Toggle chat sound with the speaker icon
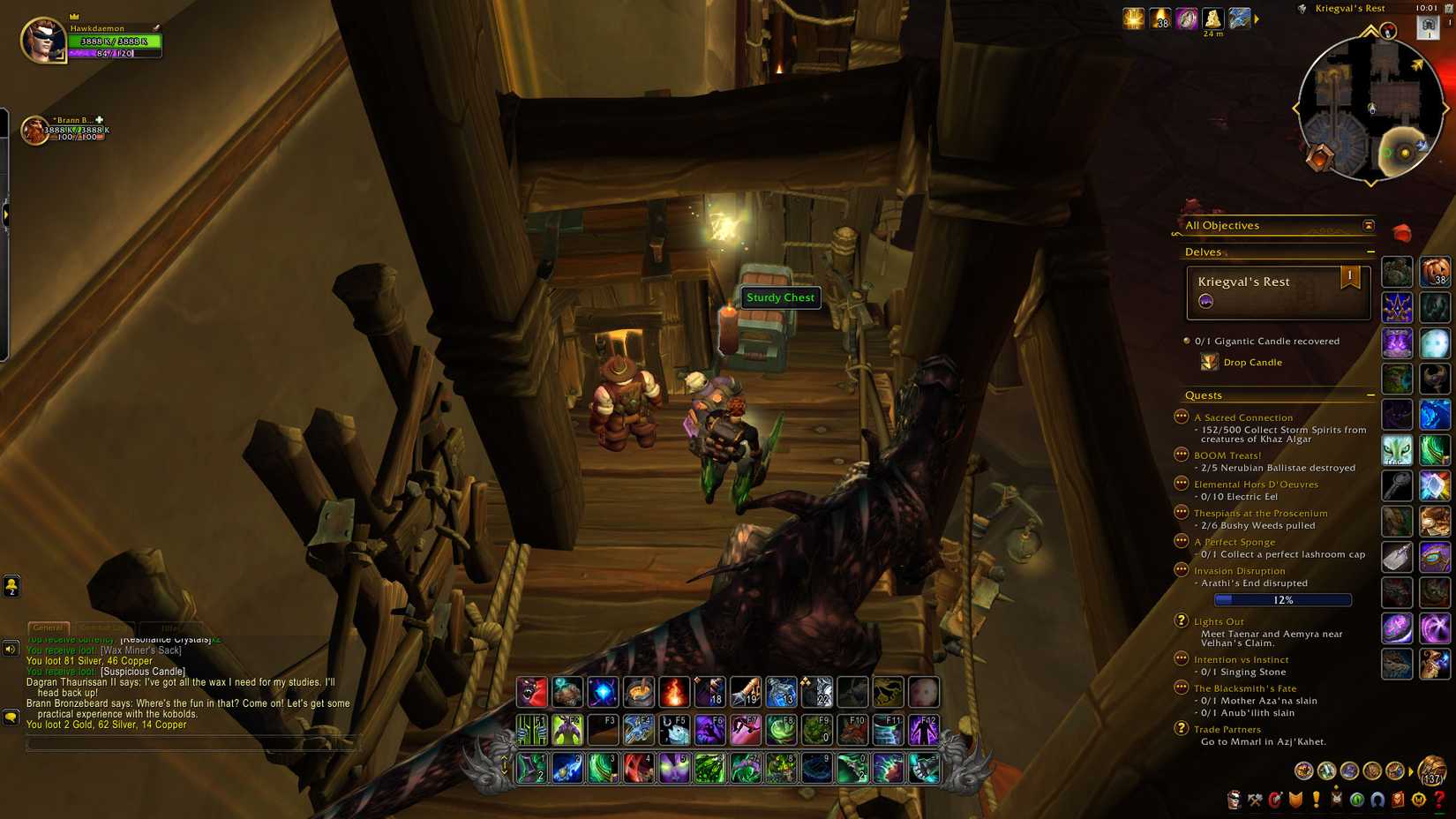The image size is (1456, 819). pos(10,650)
